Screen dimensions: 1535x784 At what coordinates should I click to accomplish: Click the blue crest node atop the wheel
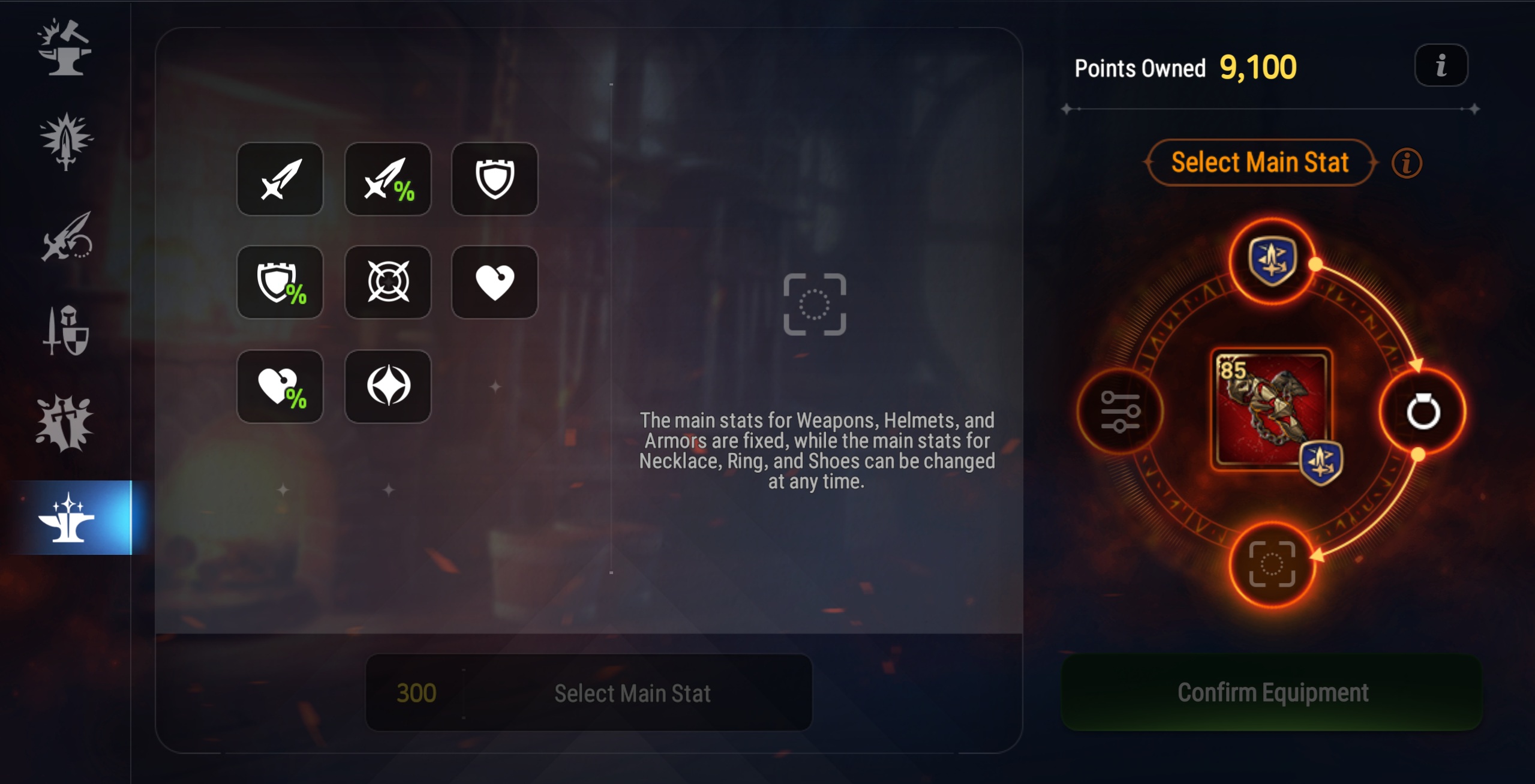1272,260
